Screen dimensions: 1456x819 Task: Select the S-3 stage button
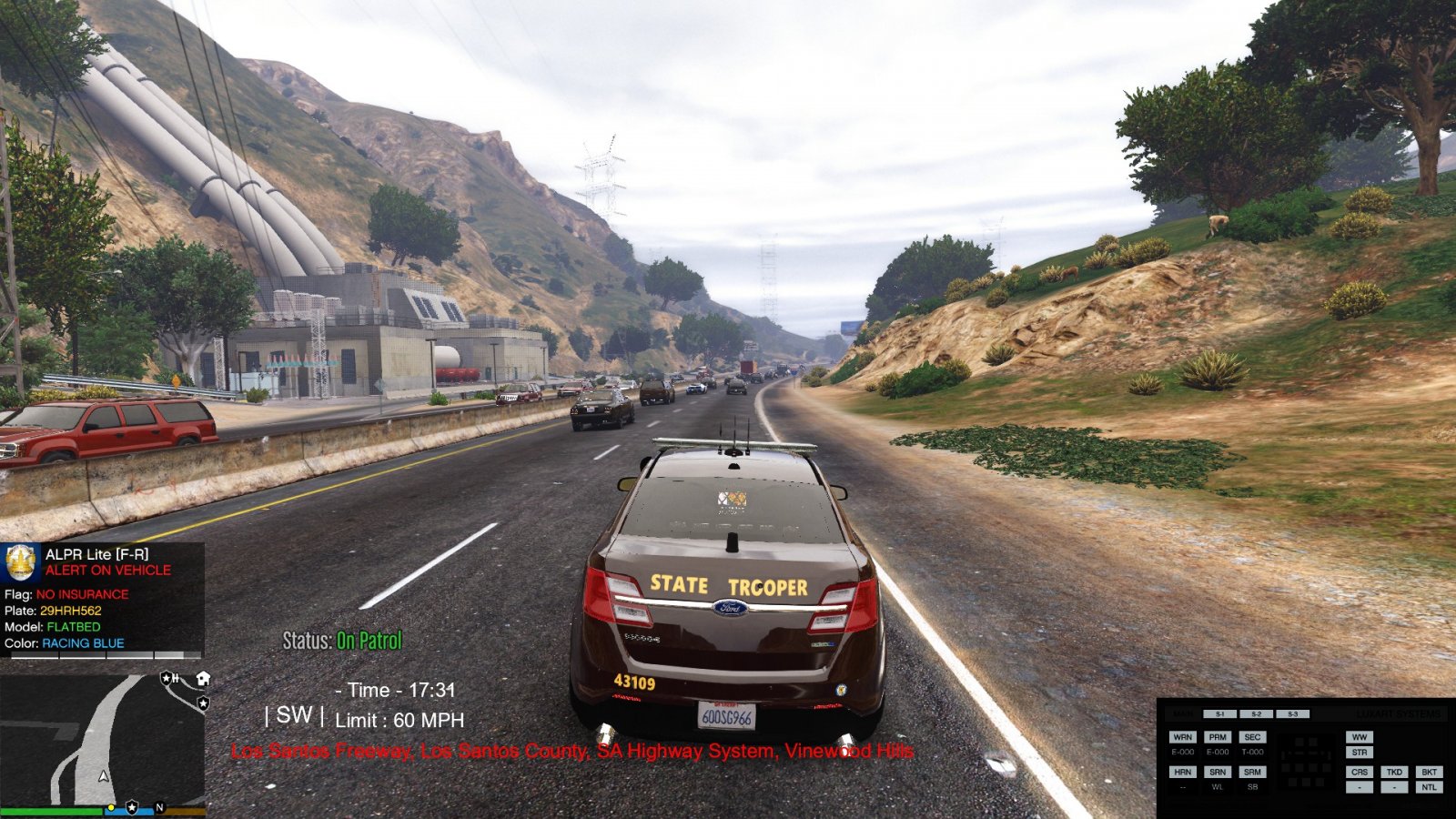(1292, 714)
